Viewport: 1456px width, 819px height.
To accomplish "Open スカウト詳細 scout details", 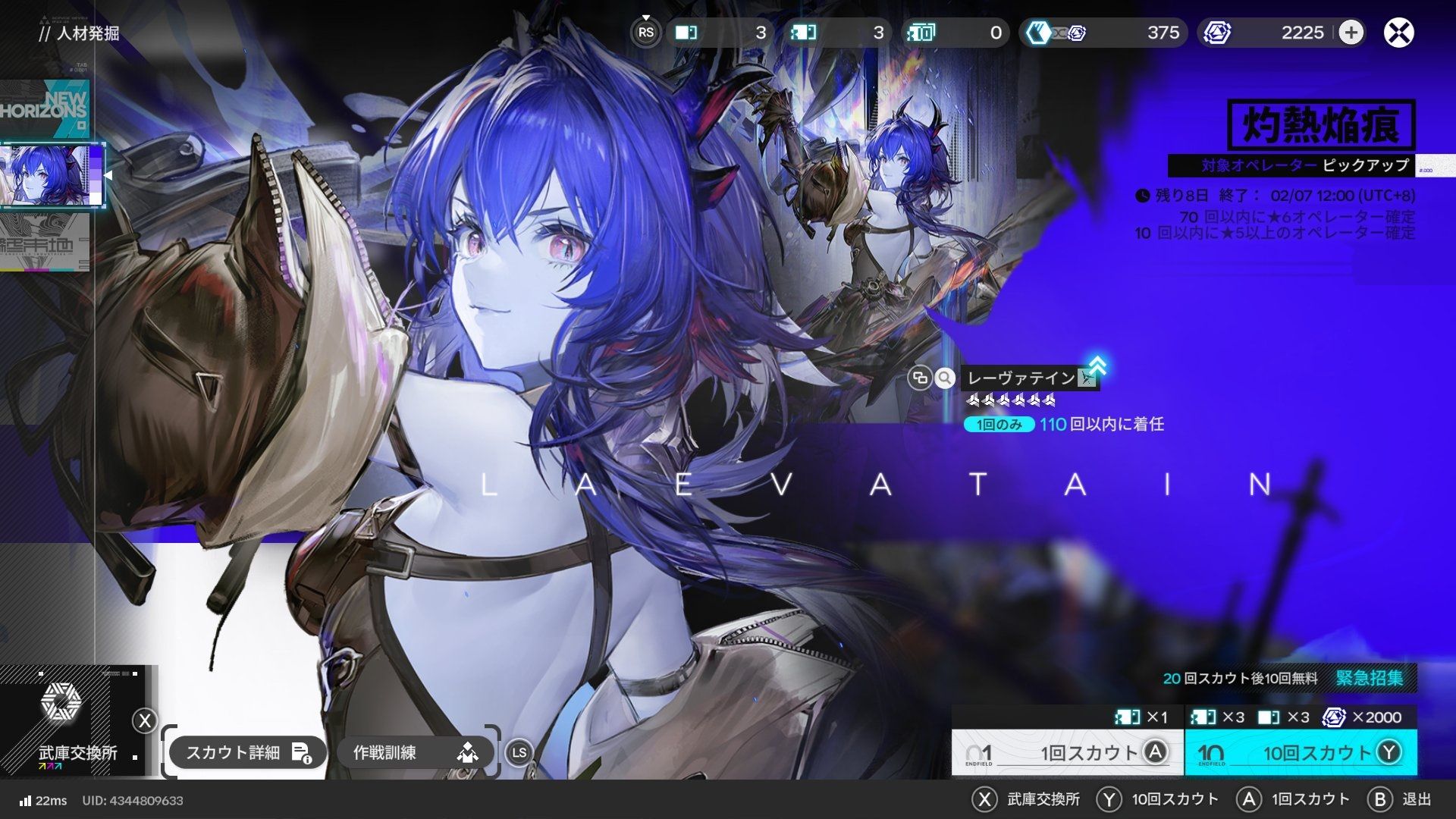I will (x=247, y=752).
